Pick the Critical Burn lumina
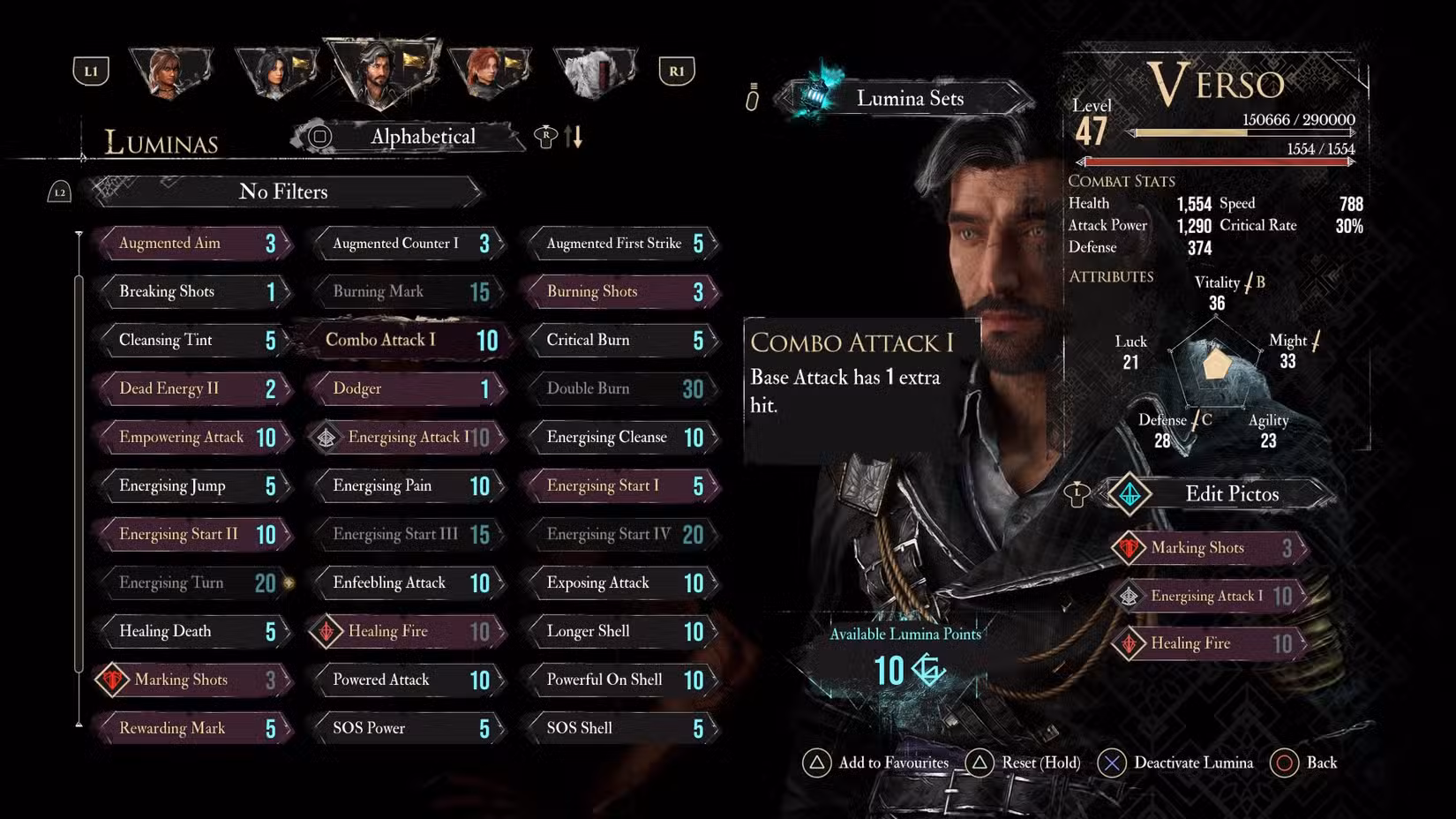This screenshot has width=1456, height=819. (x=621, y=341)
